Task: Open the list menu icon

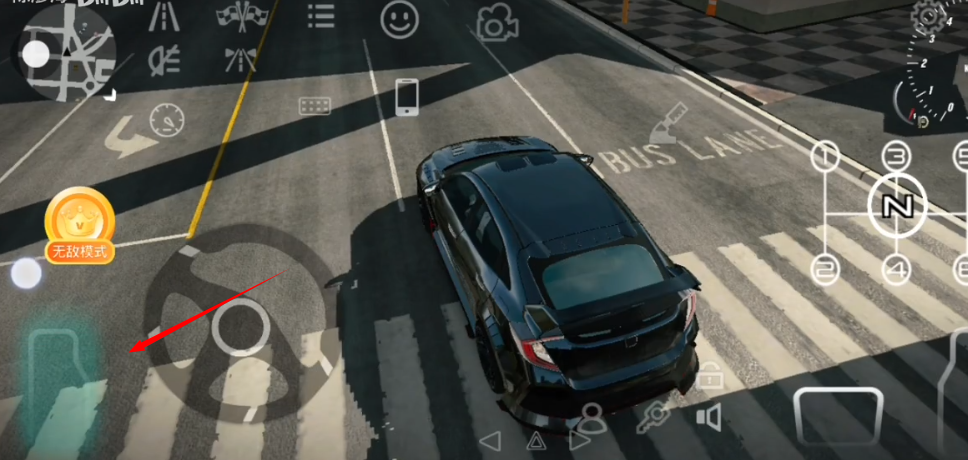Action: [x=321, y=17]
